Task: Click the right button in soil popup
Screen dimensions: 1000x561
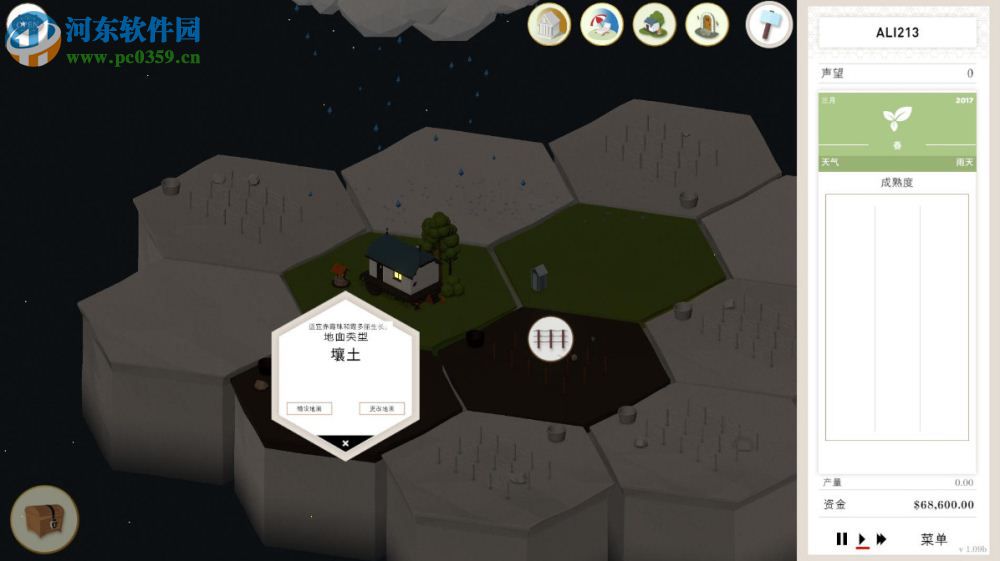Action: 381,408
